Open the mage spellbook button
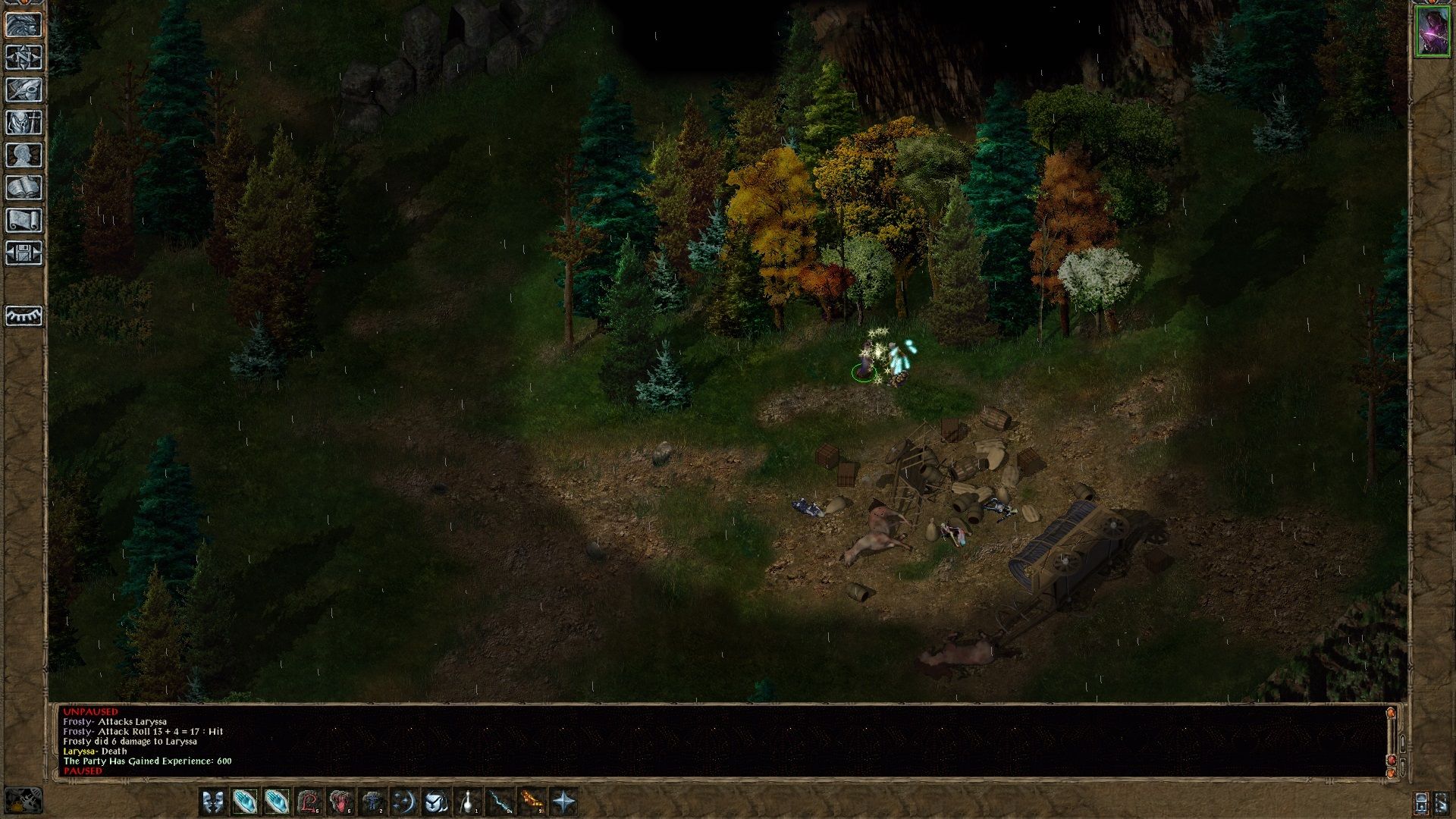The width and height of the screenshot is (1456, 819). click(x=24, y=187)
